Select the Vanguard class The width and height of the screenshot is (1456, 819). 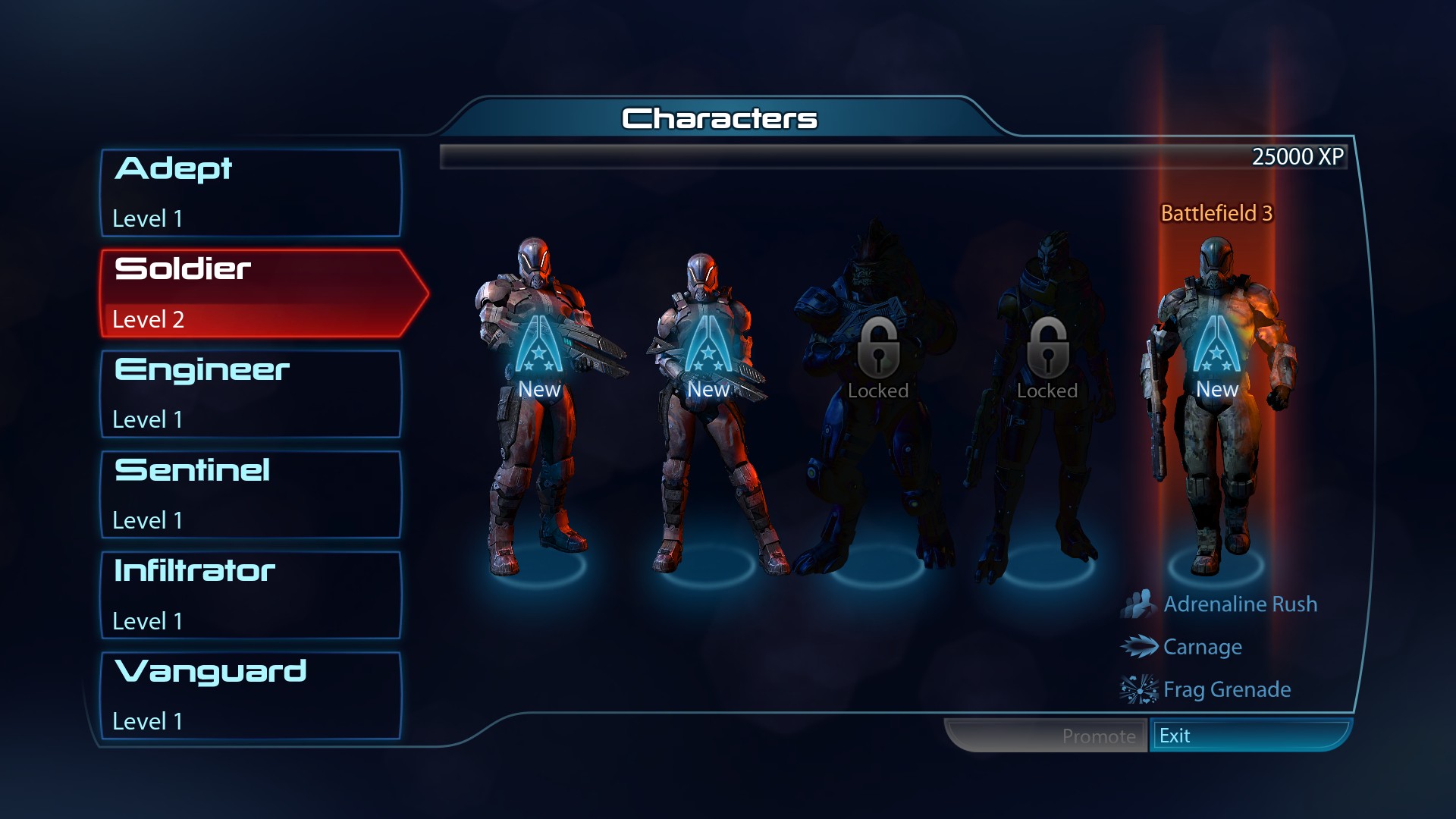pos(250,695)
